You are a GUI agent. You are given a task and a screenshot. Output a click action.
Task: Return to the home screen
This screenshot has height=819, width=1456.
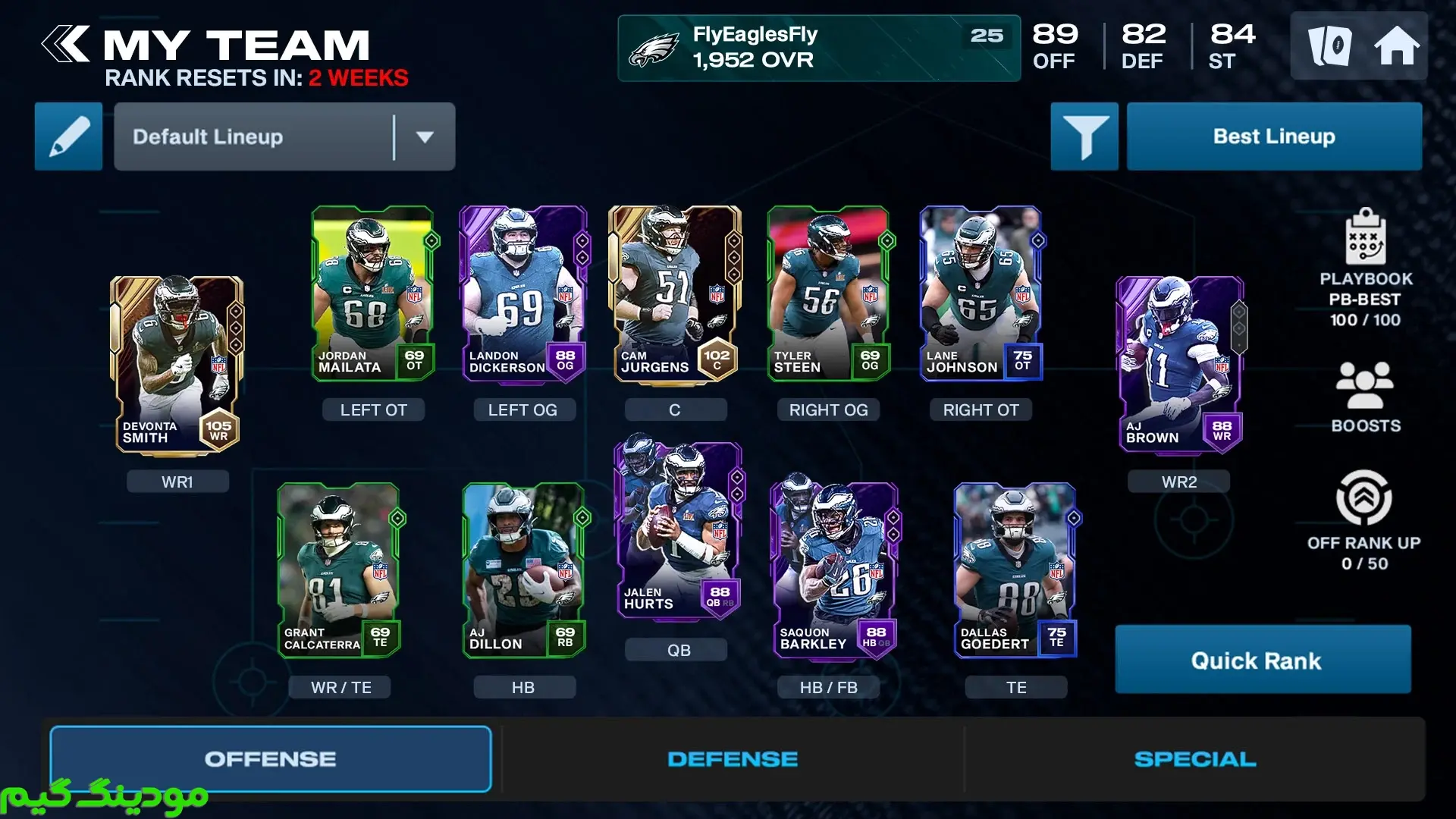(1396, 46)
